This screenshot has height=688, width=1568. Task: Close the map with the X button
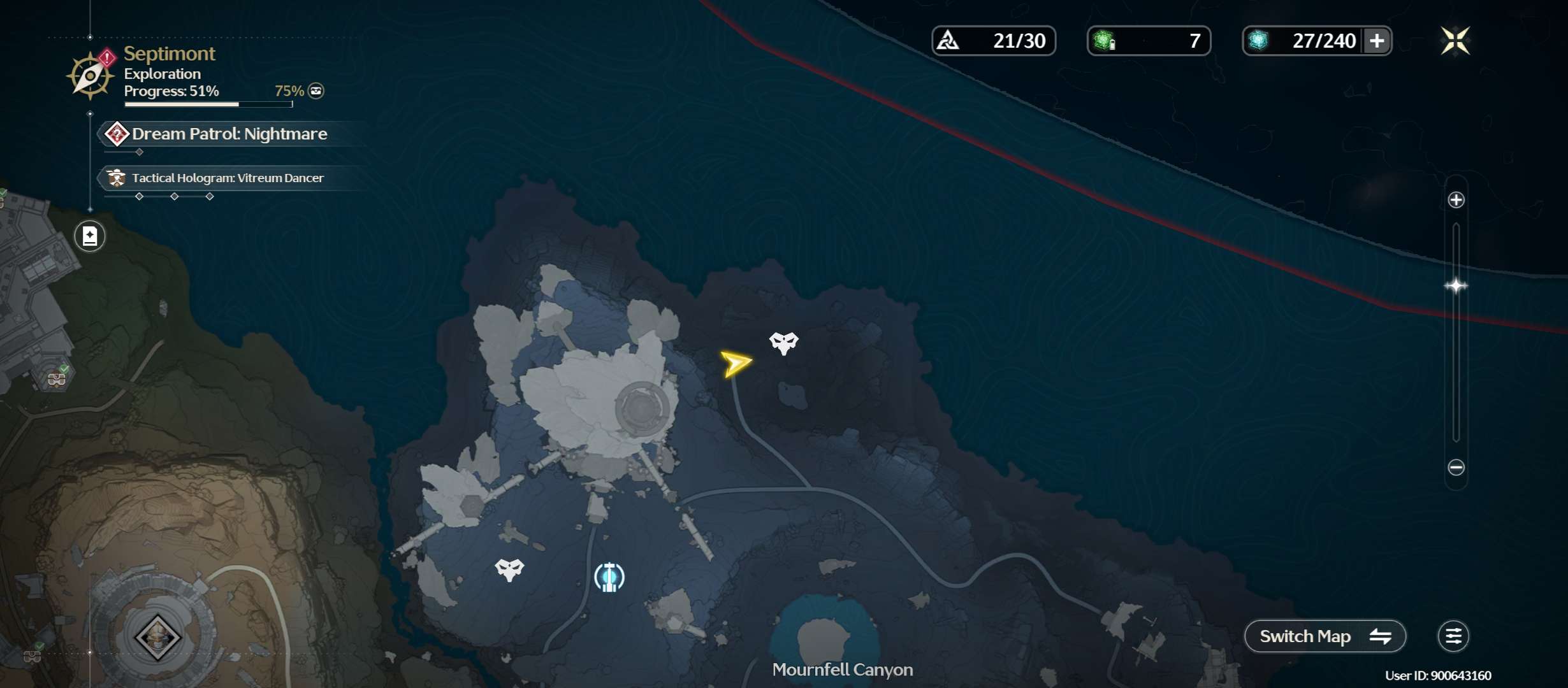[x=1455, y=41]
